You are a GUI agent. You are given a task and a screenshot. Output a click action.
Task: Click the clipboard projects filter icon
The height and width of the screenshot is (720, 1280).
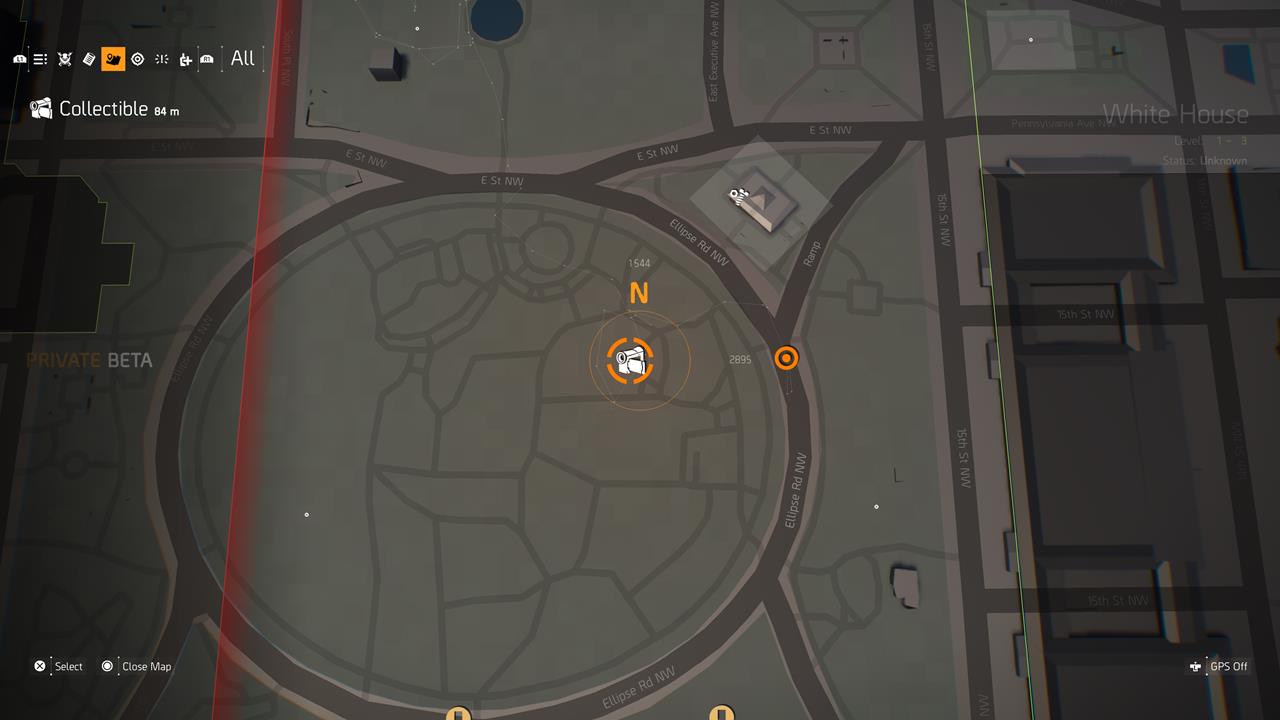[x=87, y=58]
